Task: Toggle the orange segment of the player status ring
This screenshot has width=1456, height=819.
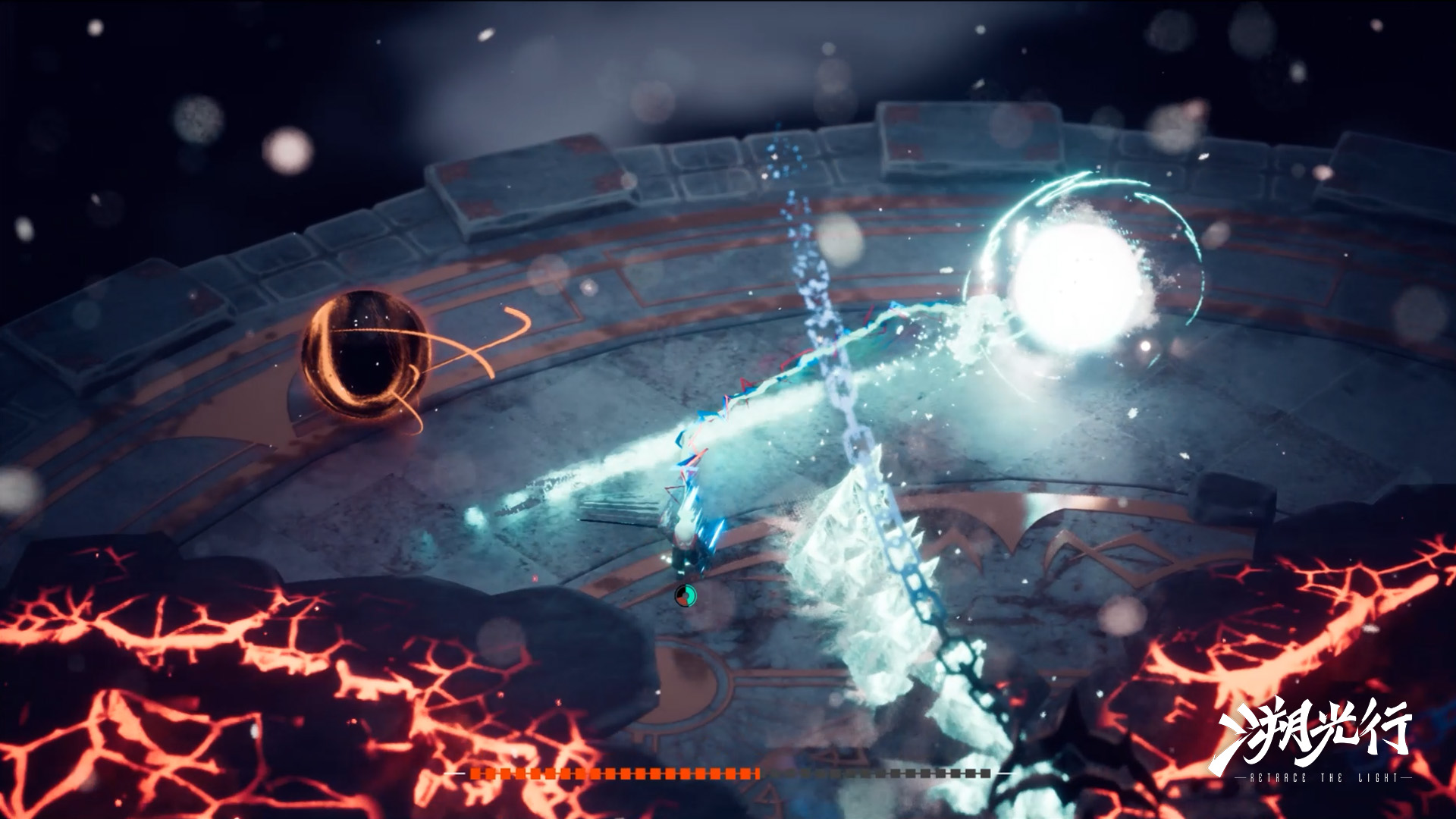Action: (682, 602)
